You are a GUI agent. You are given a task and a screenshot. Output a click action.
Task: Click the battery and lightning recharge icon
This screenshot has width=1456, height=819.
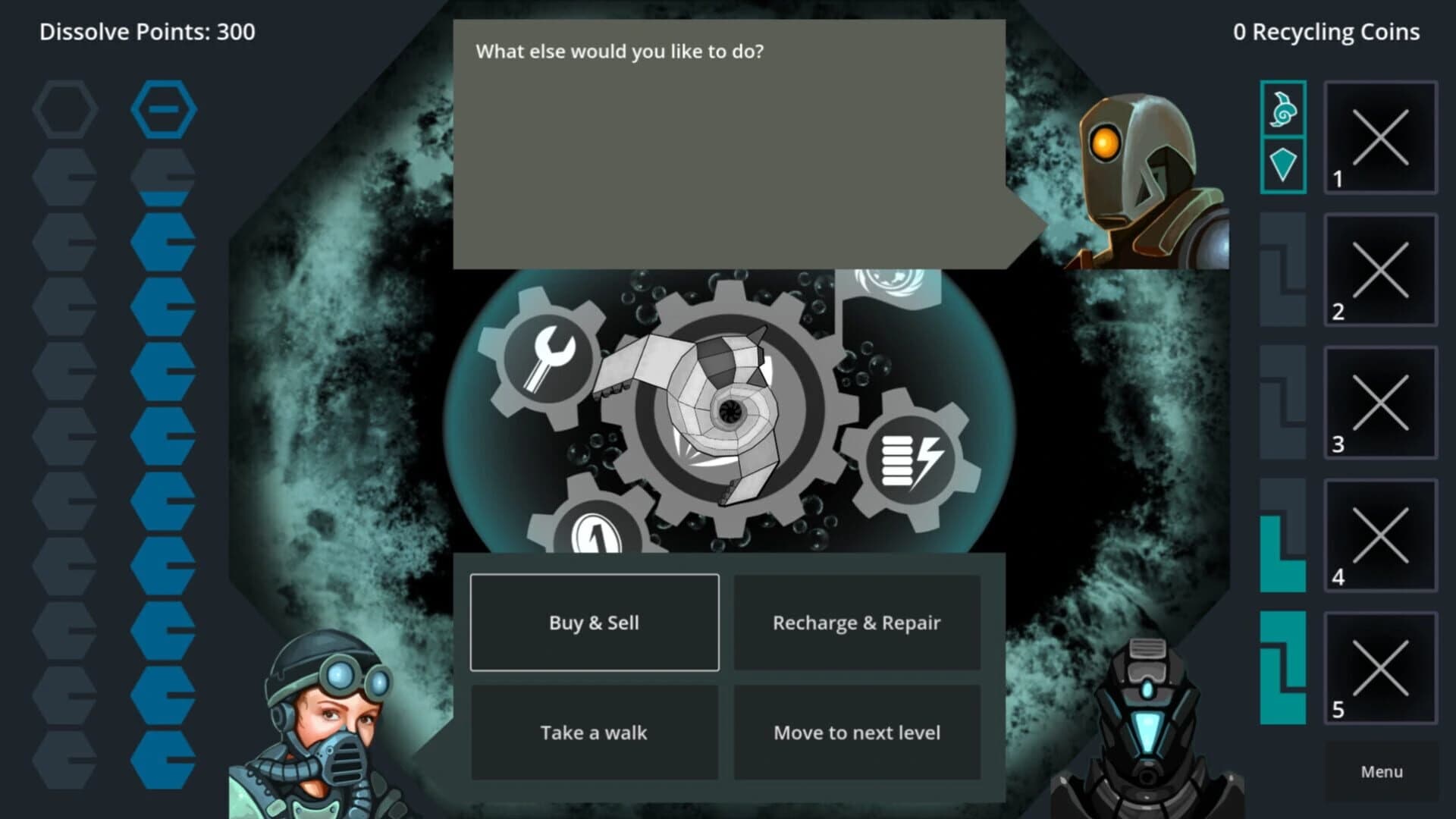pyautogui.click(x=910, y=457)
